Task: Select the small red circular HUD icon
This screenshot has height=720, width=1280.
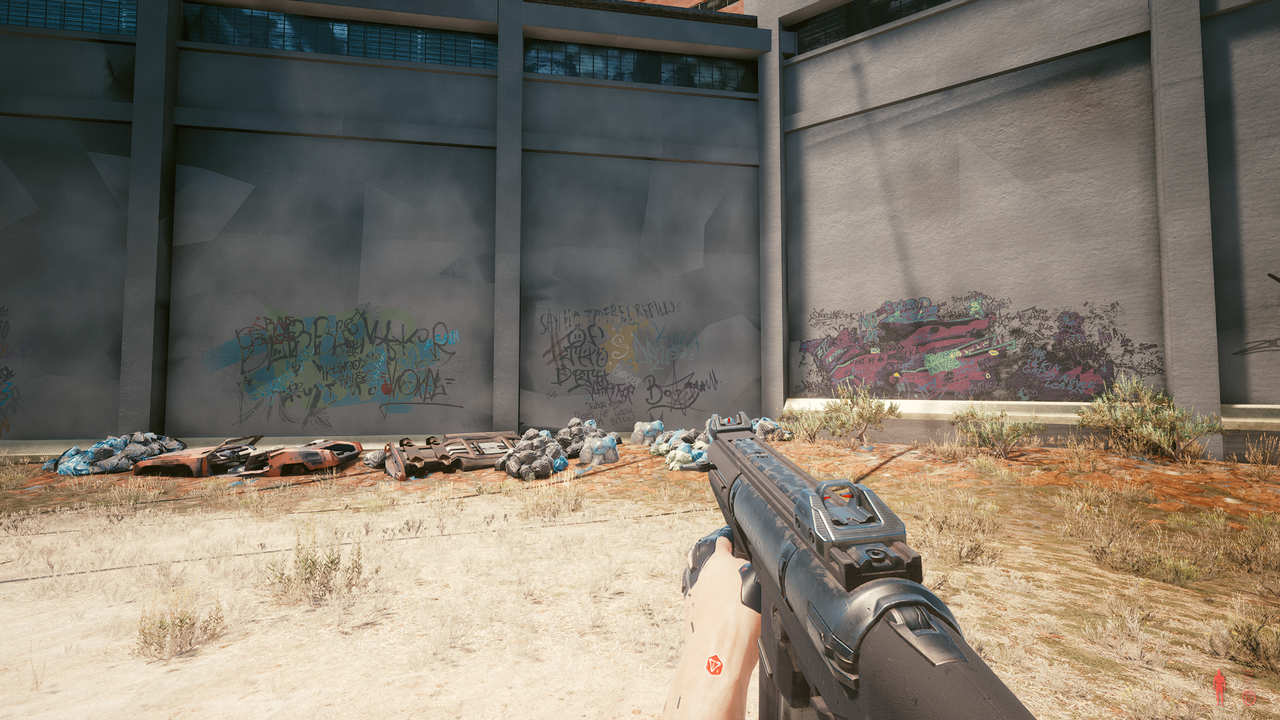Action: (1248, 697)
